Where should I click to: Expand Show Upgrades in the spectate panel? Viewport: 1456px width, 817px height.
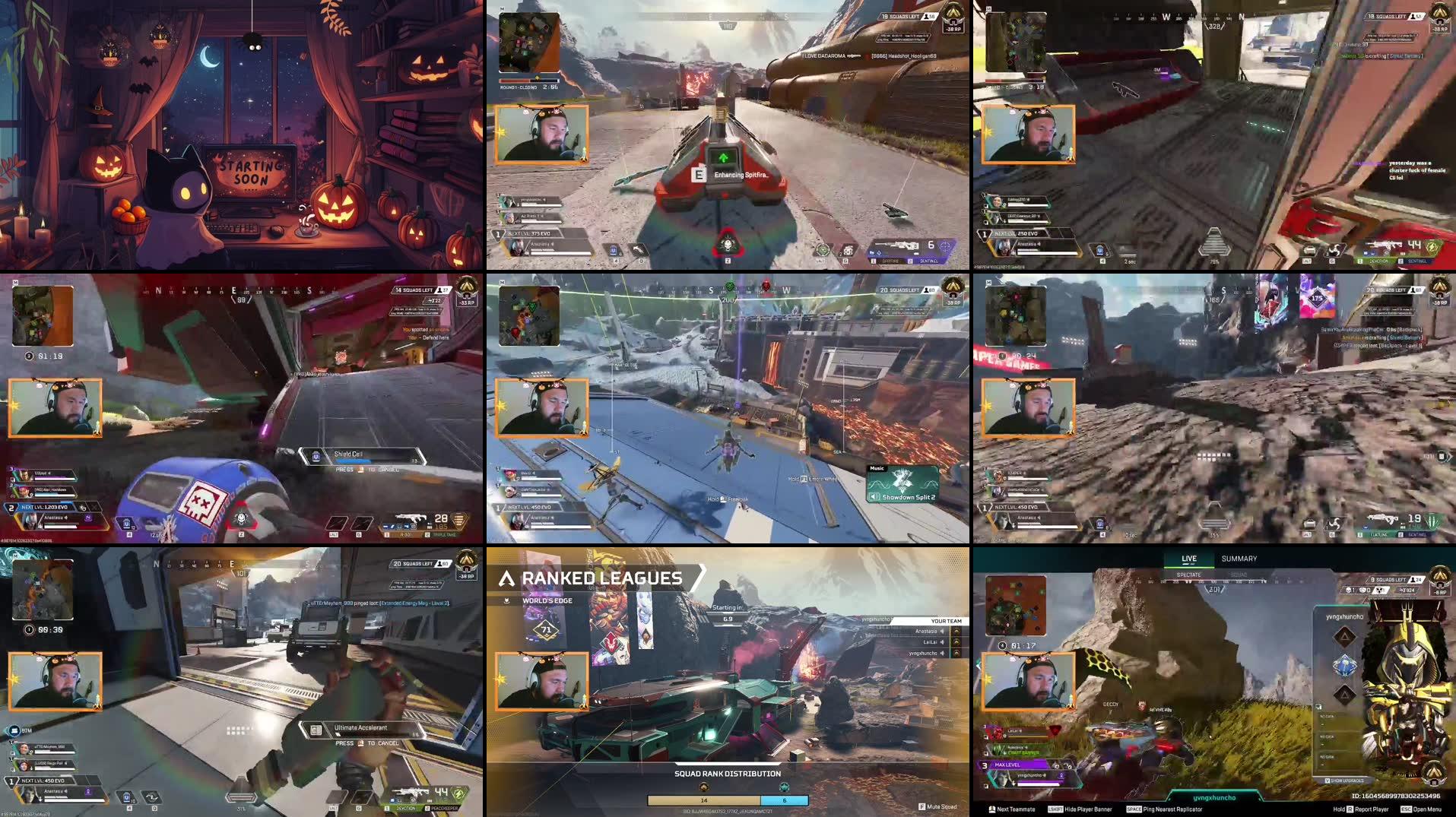coord(1344,781)
